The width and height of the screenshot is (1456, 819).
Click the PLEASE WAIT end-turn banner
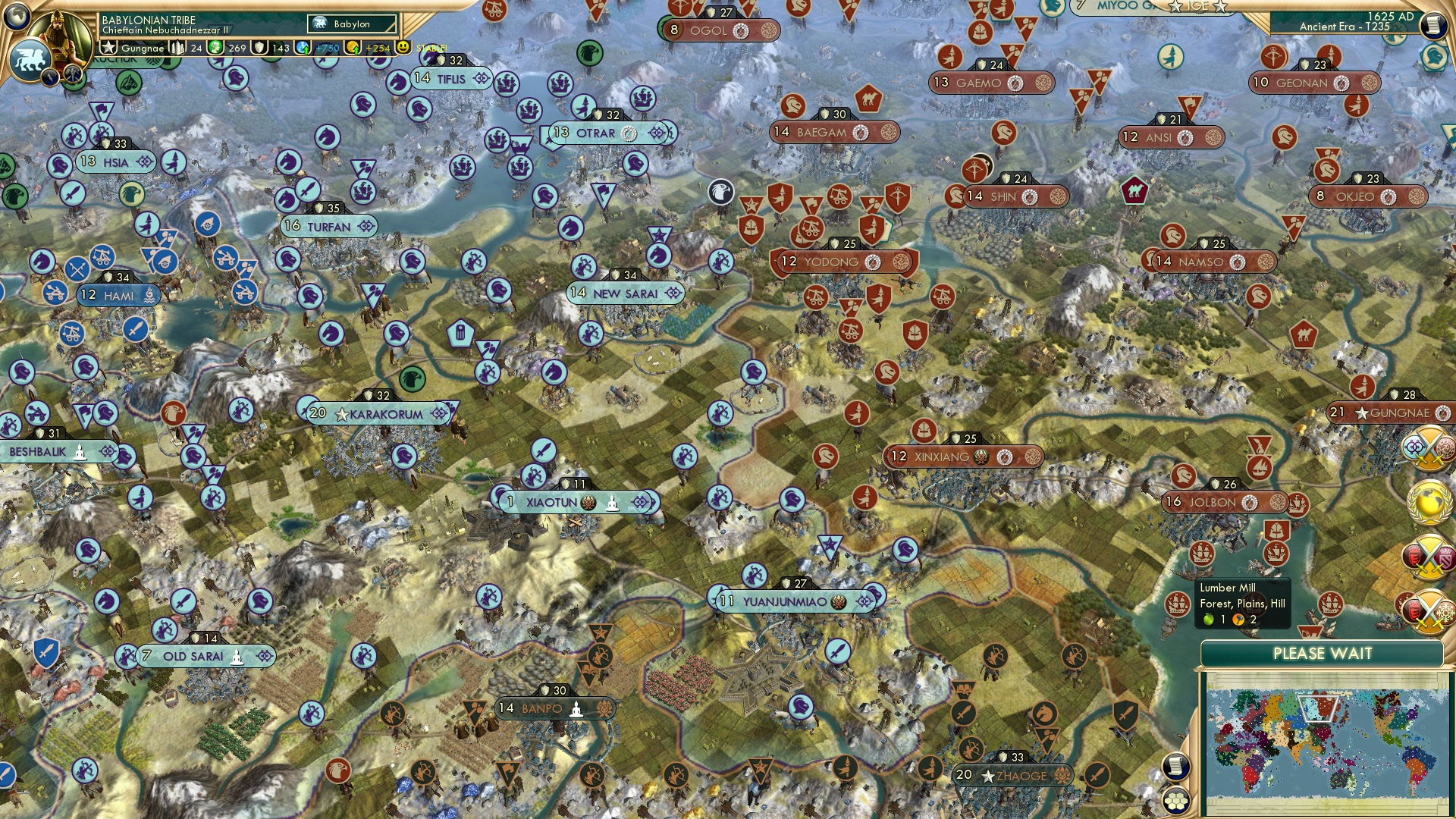pyautogui.click(x=1324, y=653)
